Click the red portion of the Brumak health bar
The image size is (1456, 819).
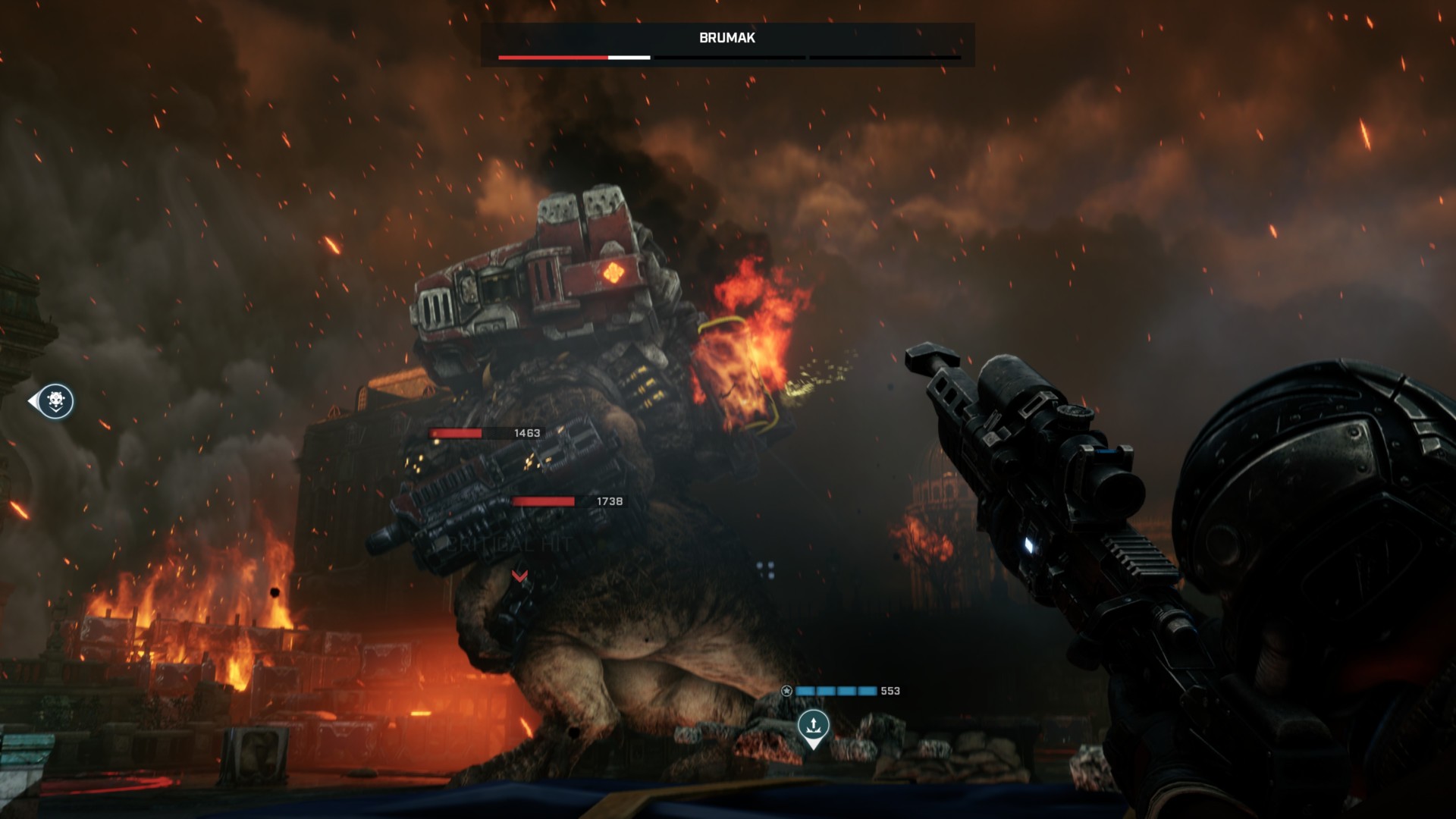(552, 57)
